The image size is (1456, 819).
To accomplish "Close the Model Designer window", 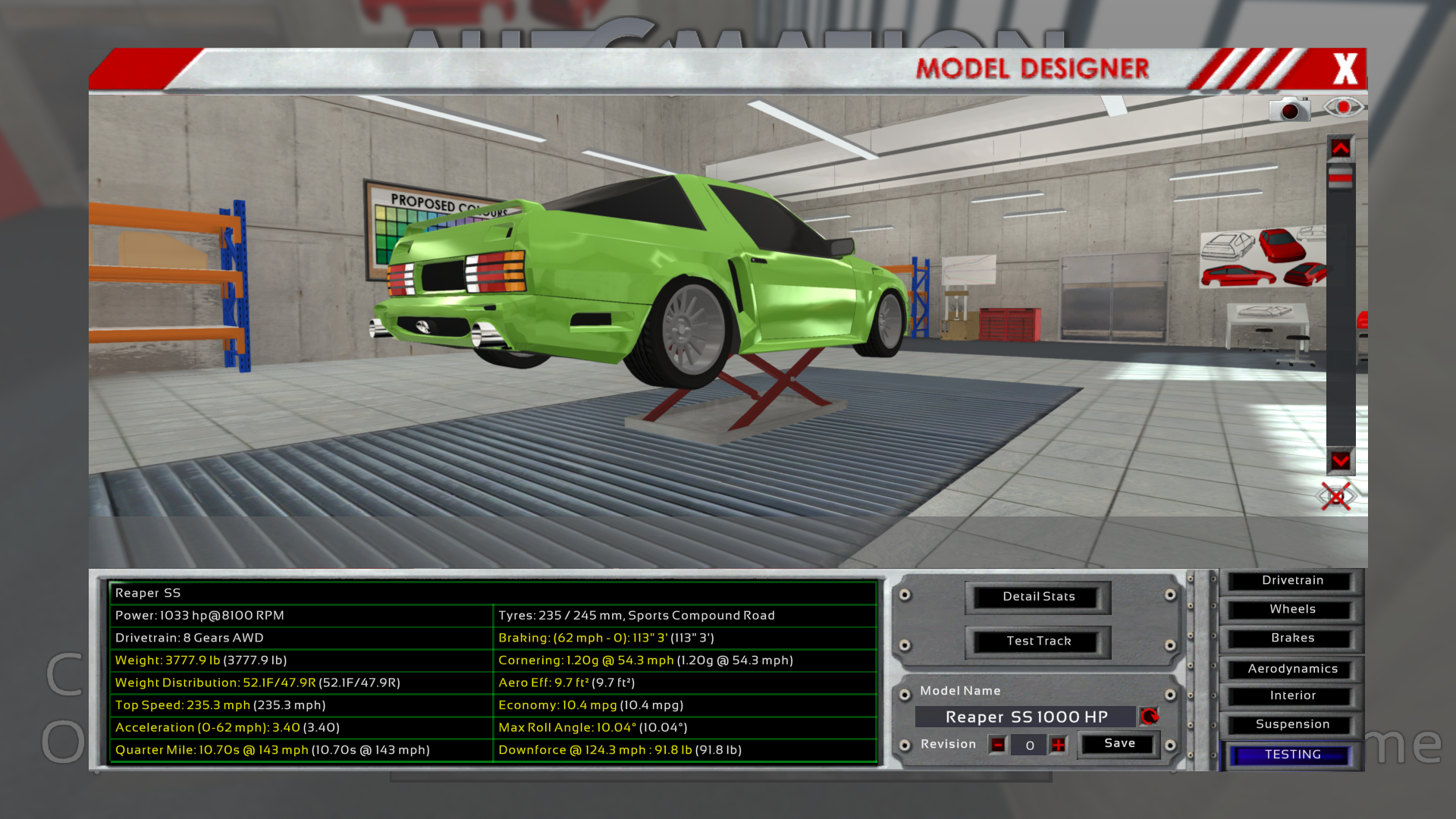I will (x=1345, y=69).
